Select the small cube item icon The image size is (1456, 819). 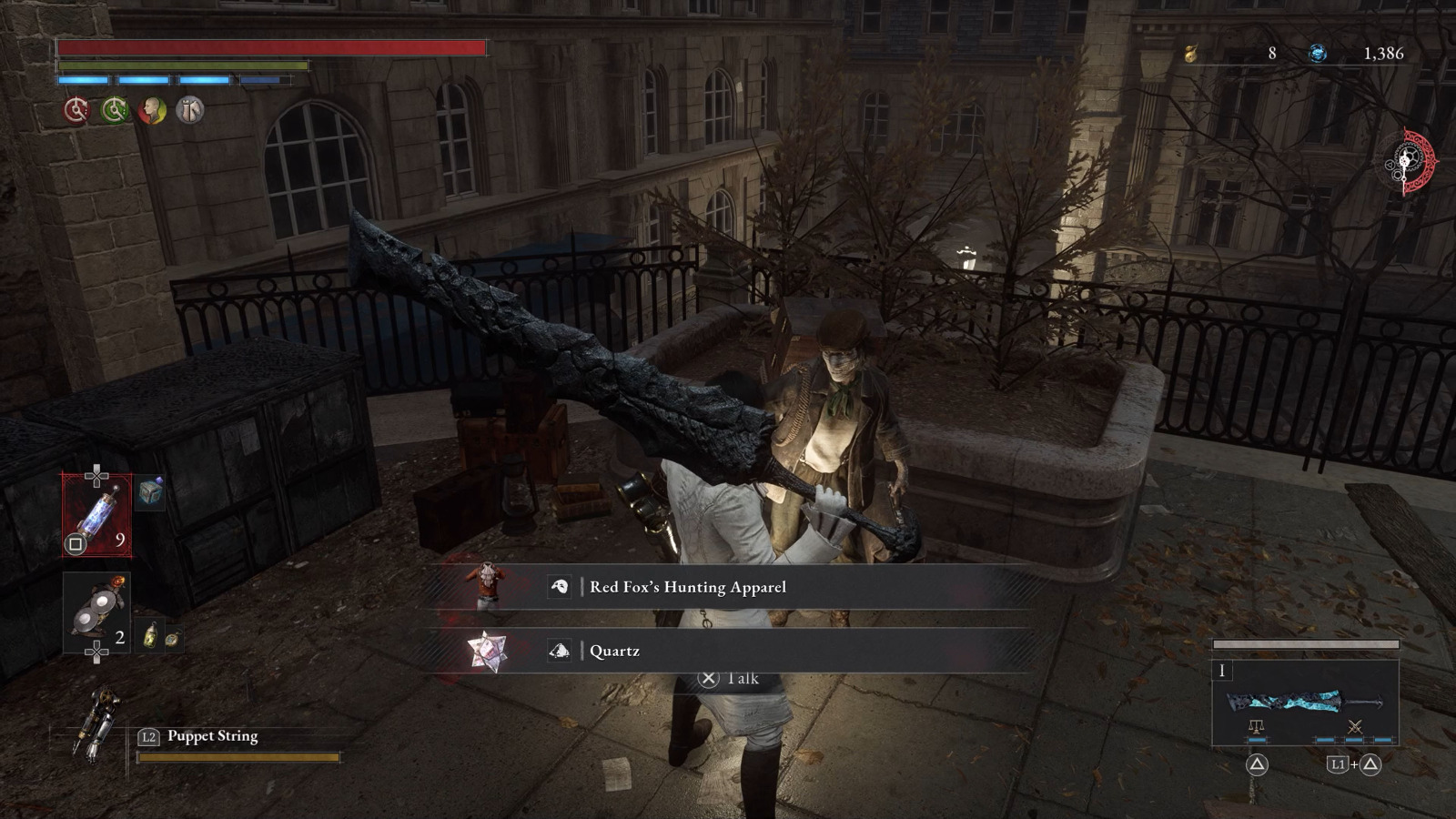pyautogui.click(x=151, y=492)
